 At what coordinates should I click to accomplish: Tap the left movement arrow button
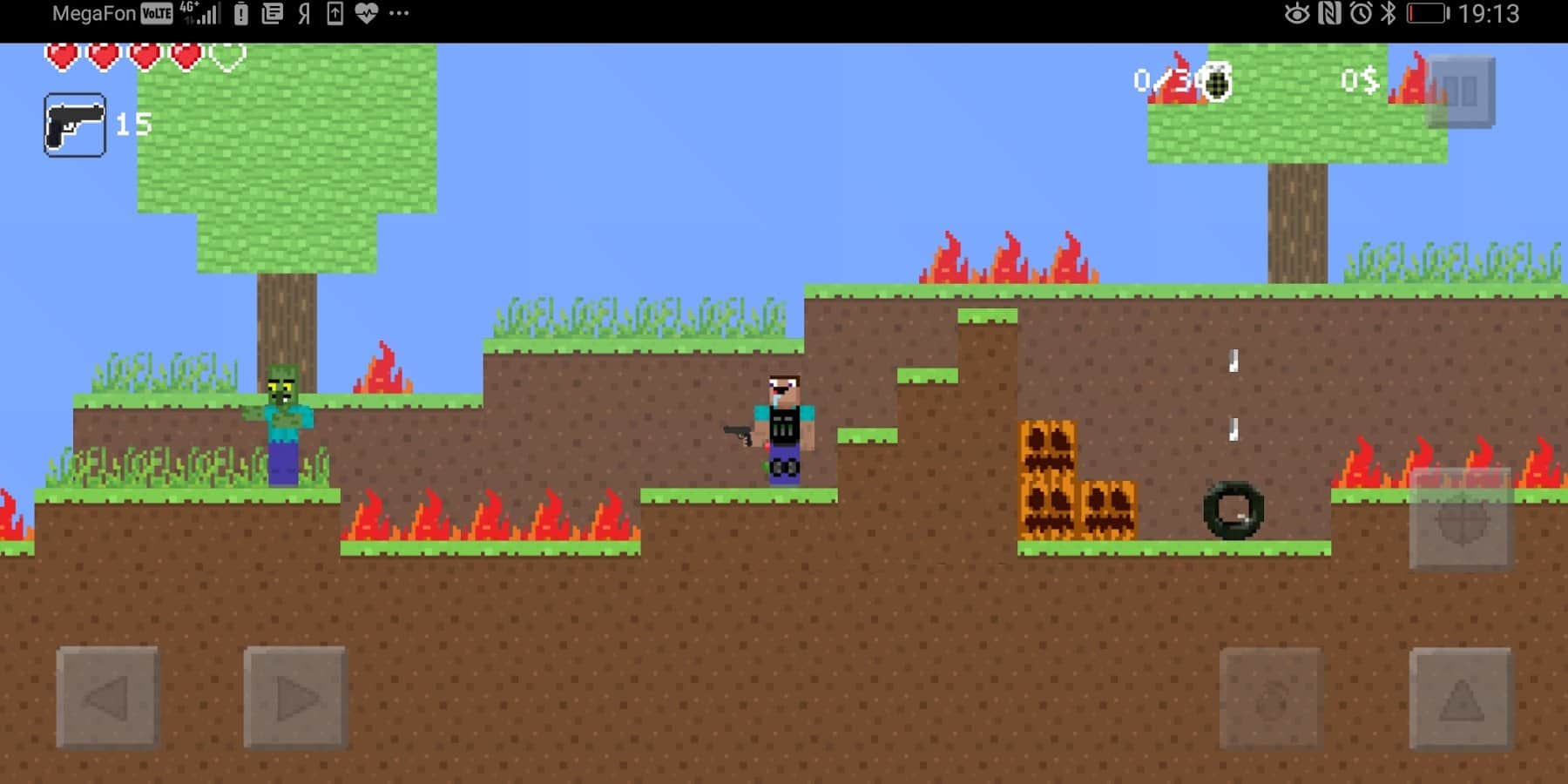(x=106, y=696)
